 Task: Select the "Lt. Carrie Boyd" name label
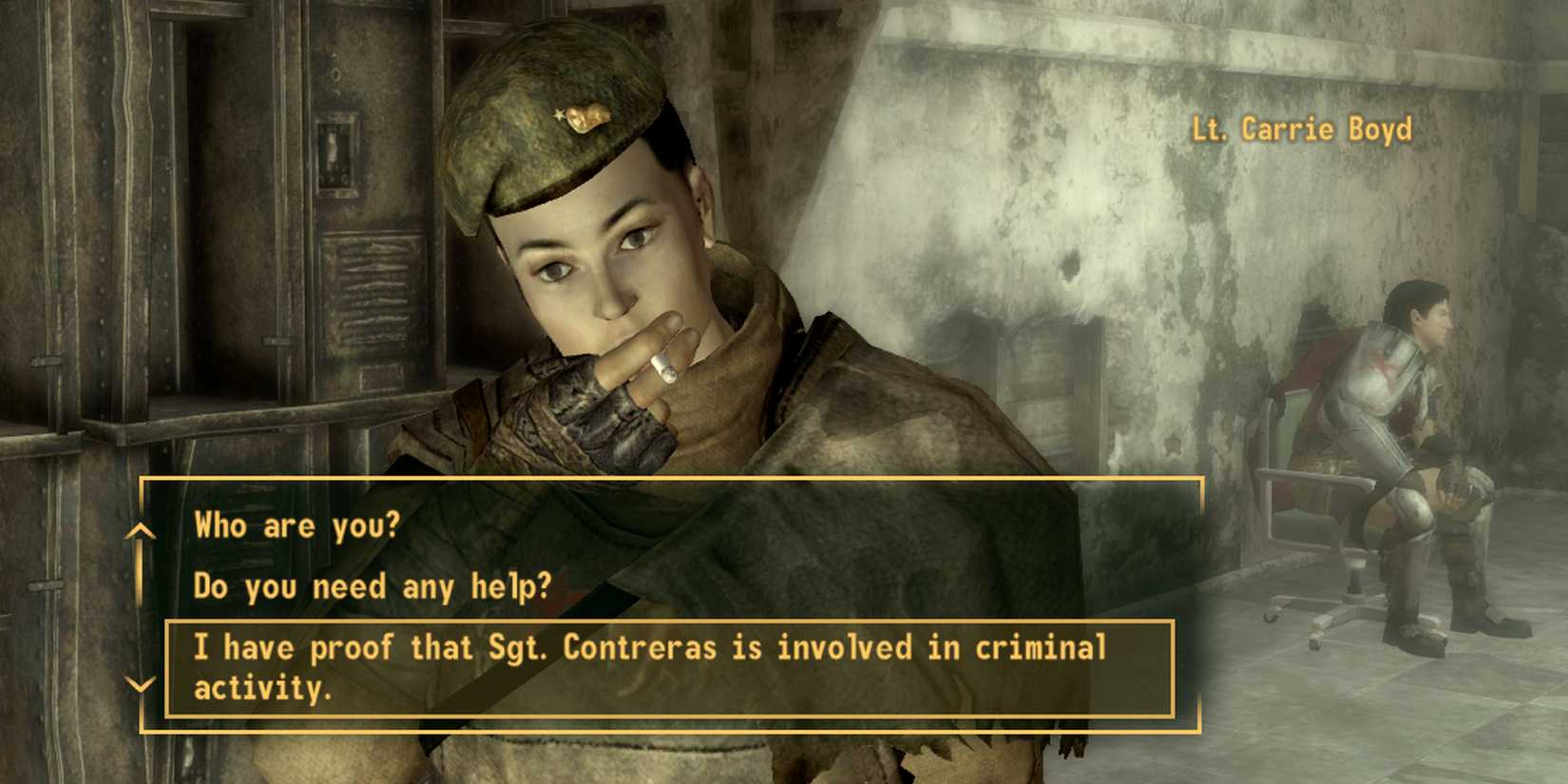coord(1301,129)
